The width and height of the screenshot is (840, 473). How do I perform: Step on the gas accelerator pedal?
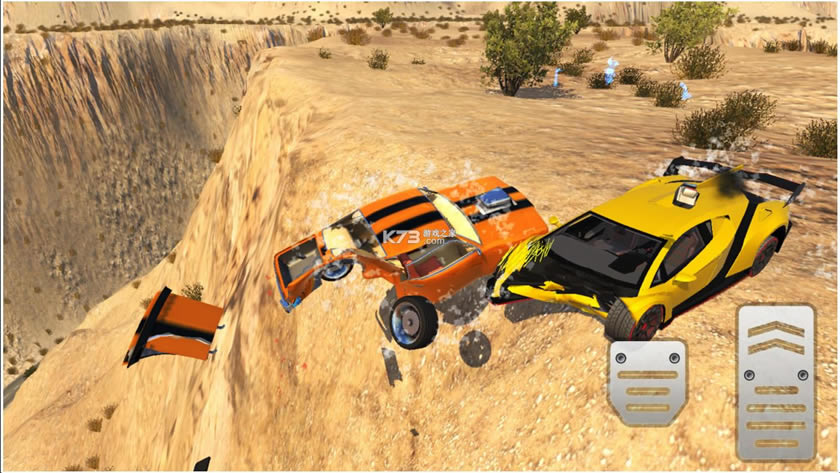(x=775, y=382)
